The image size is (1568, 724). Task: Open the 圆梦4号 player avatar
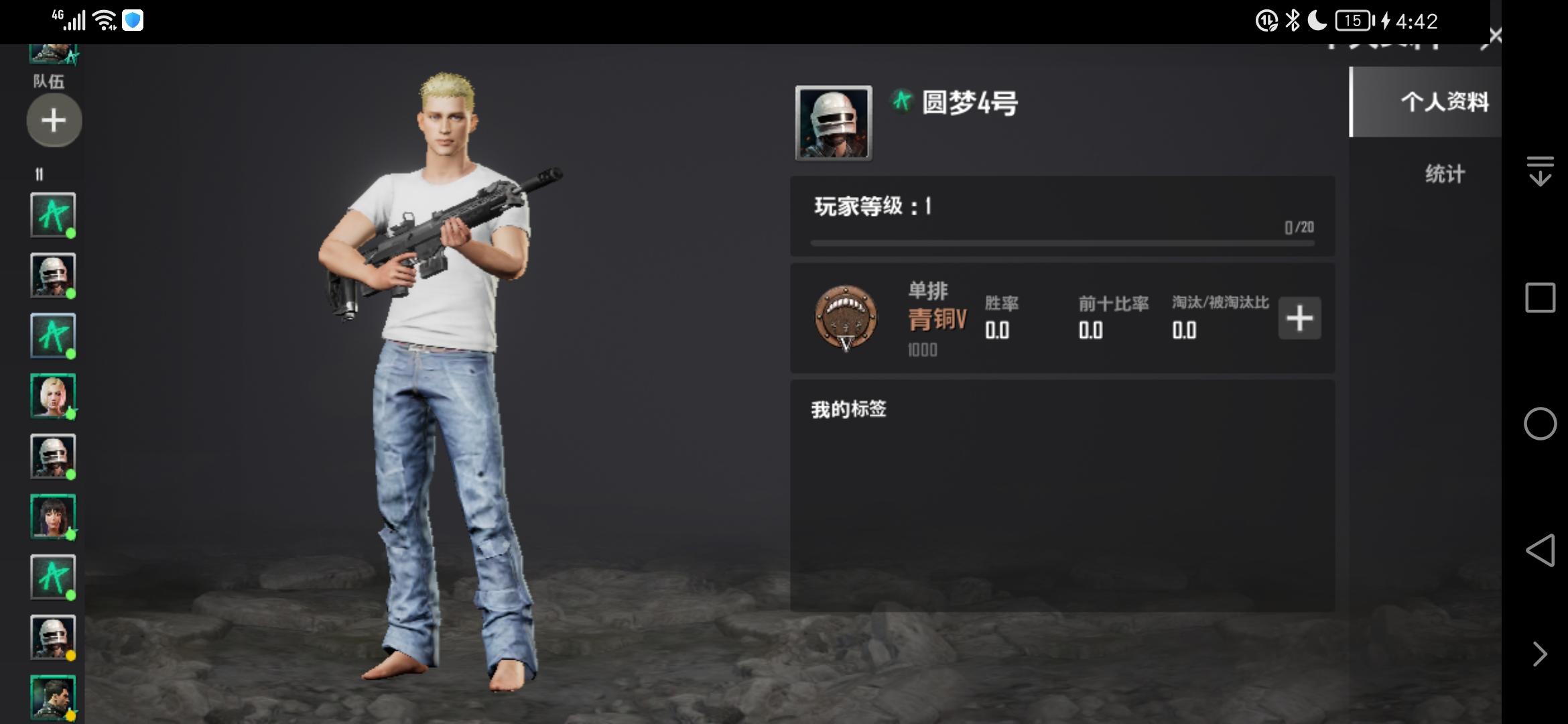pos(833,123)
